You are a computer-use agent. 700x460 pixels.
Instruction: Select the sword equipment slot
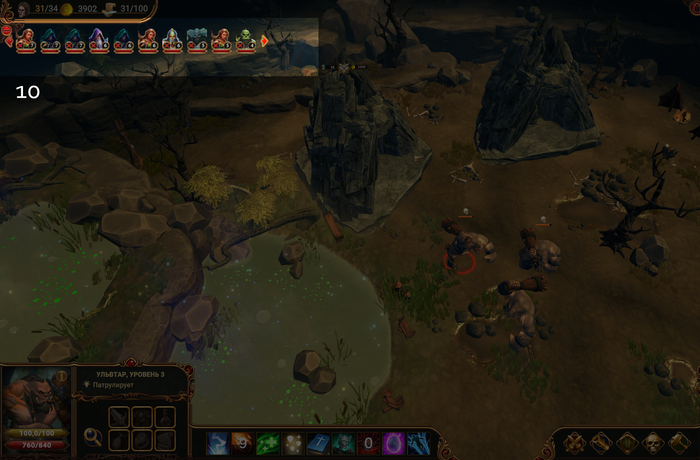click(120, 416)
